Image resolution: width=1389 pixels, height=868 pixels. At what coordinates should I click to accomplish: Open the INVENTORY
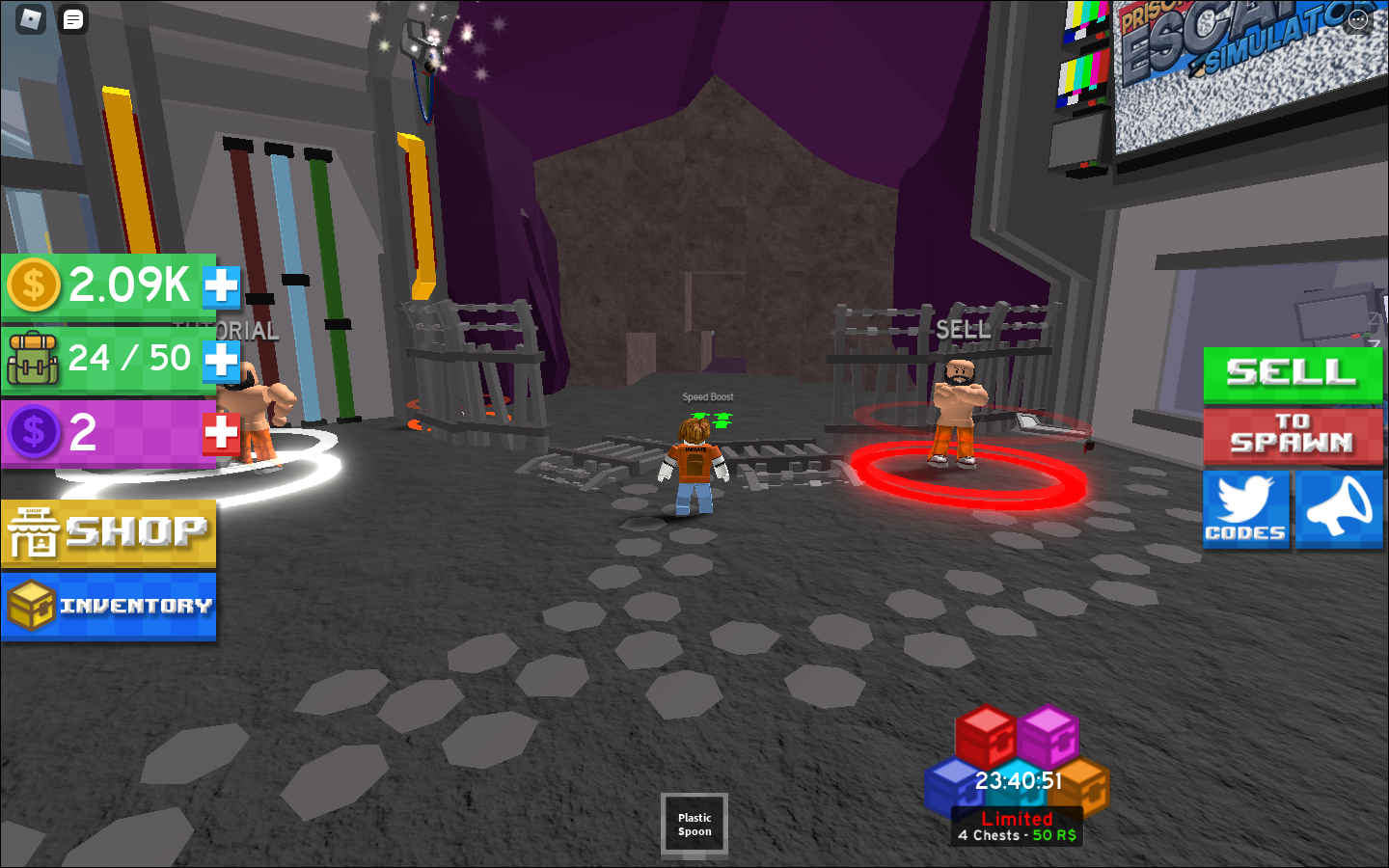pyautogui.click(x=109, y=606)
